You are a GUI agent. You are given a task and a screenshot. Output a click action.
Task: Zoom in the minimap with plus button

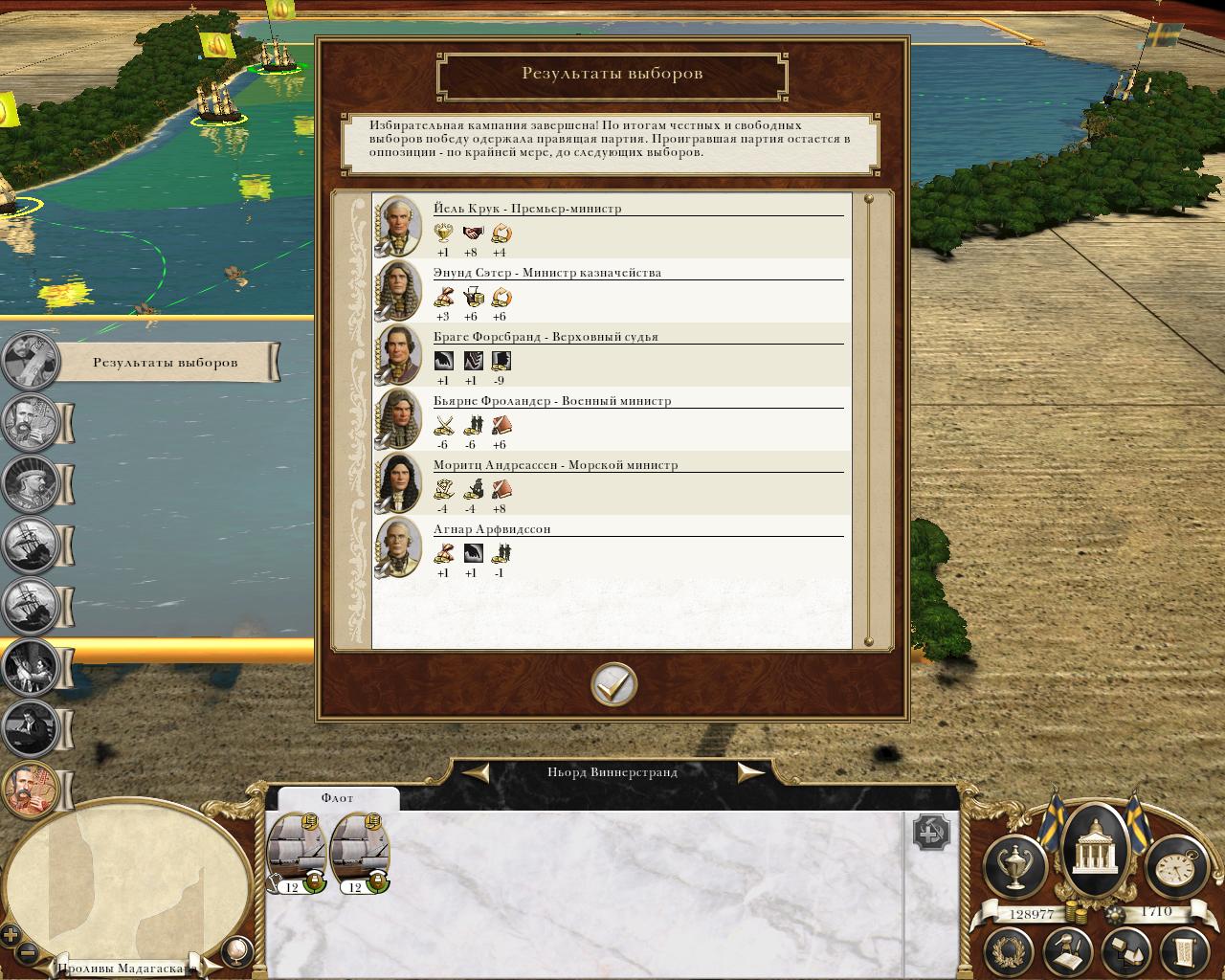click(x=11, y=935)
